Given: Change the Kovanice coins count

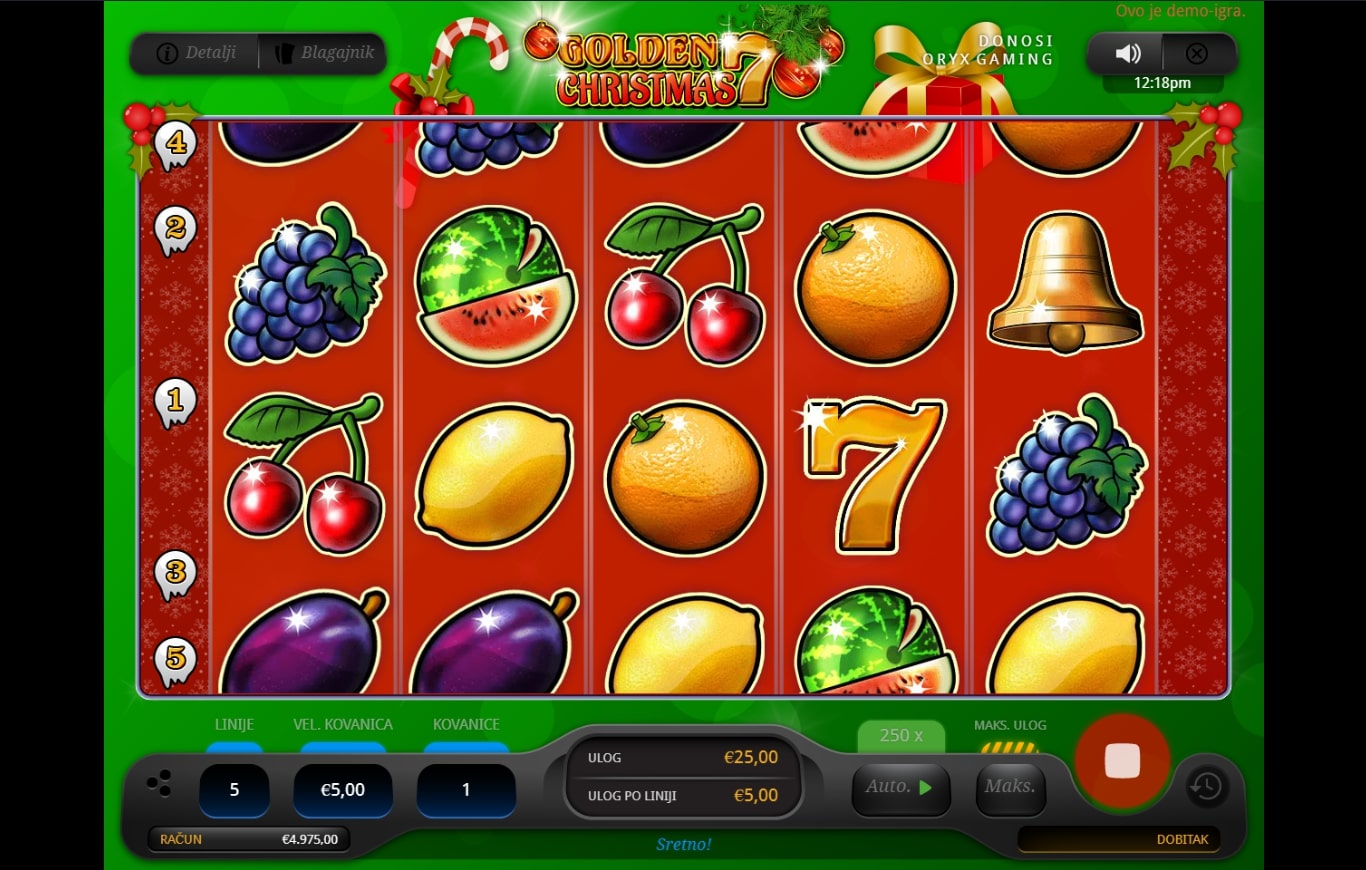Looking at the screenshot, I should click(466, 790).
